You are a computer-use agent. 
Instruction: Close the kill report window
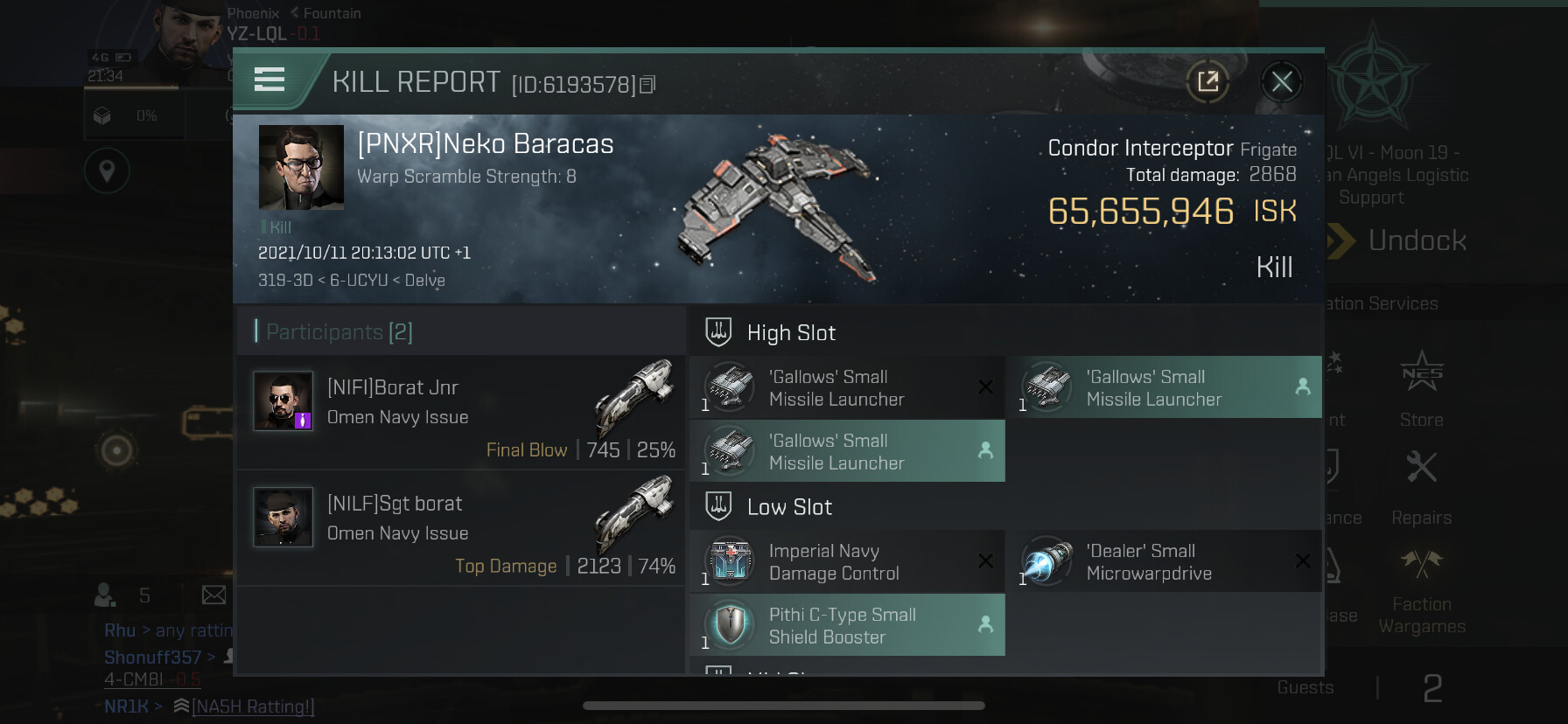click(1282, 82)
